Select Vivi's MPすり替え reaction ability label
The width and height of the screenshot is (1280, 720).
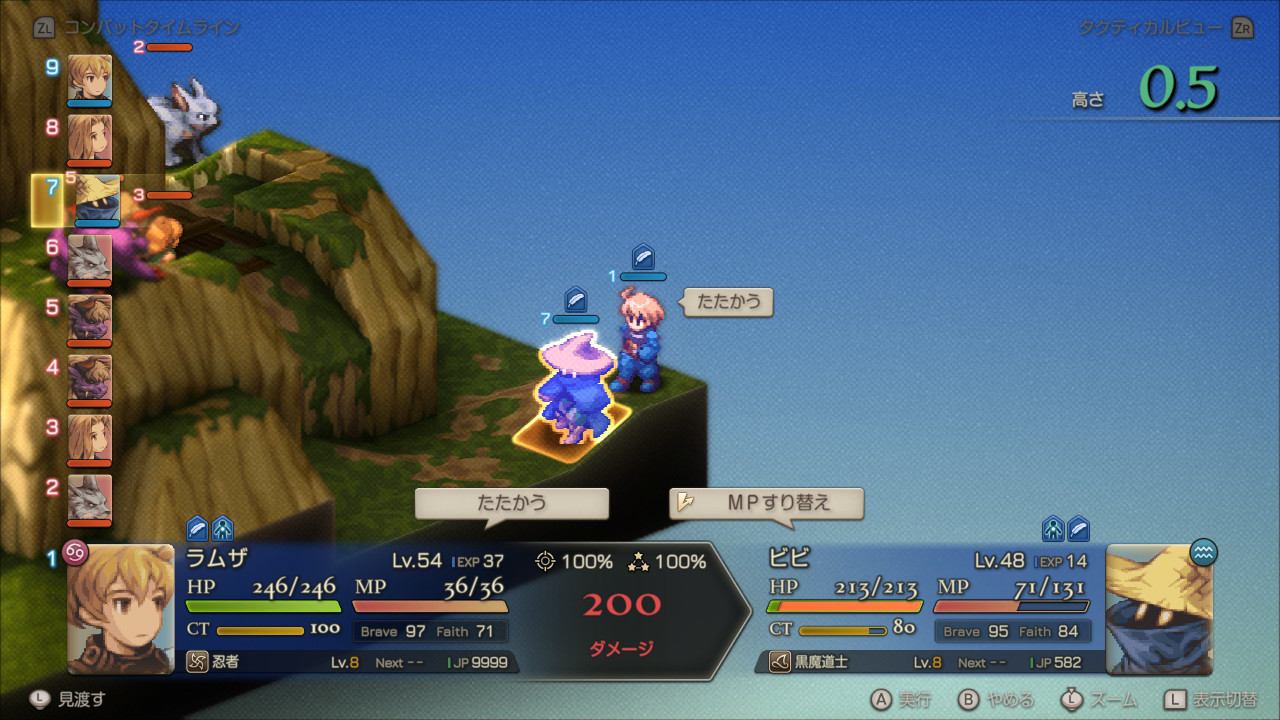(766, 503)
